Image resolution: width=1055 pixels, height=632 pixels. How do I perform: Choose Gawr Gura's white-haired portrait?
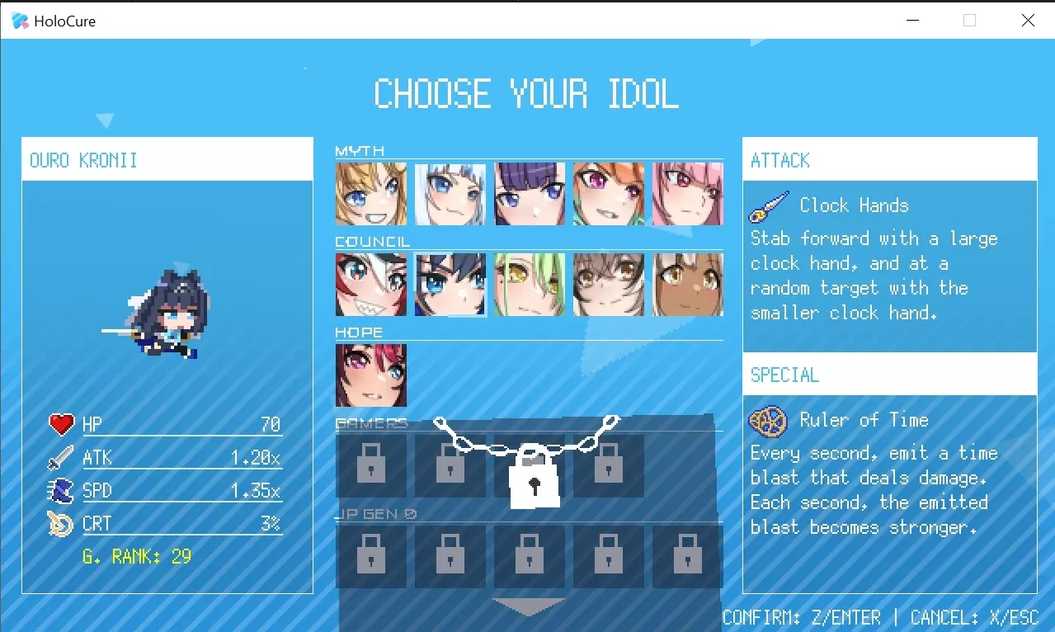pos(450,194)
